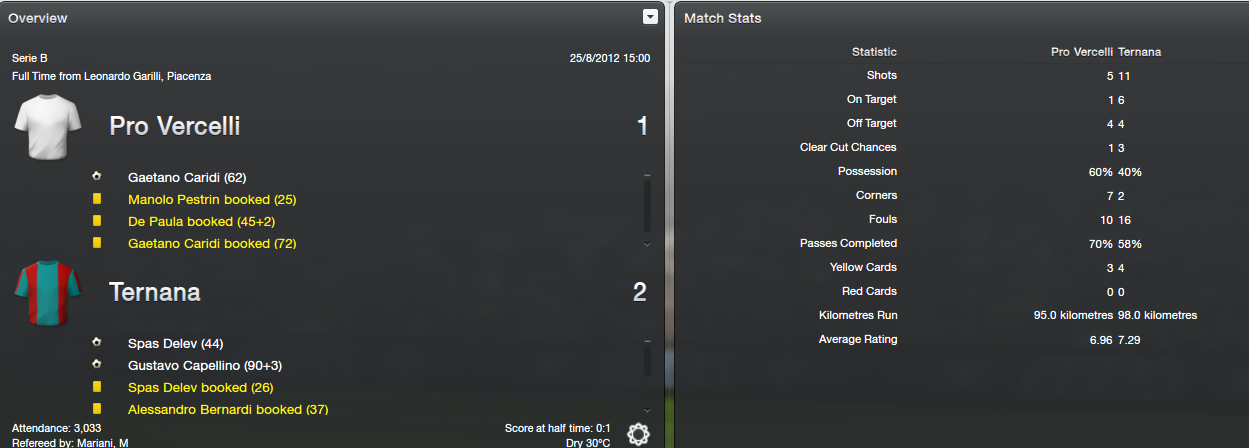View Gustavo Capellino's goal entry (90+3)

pyautogui.click(x=205, y=365)
